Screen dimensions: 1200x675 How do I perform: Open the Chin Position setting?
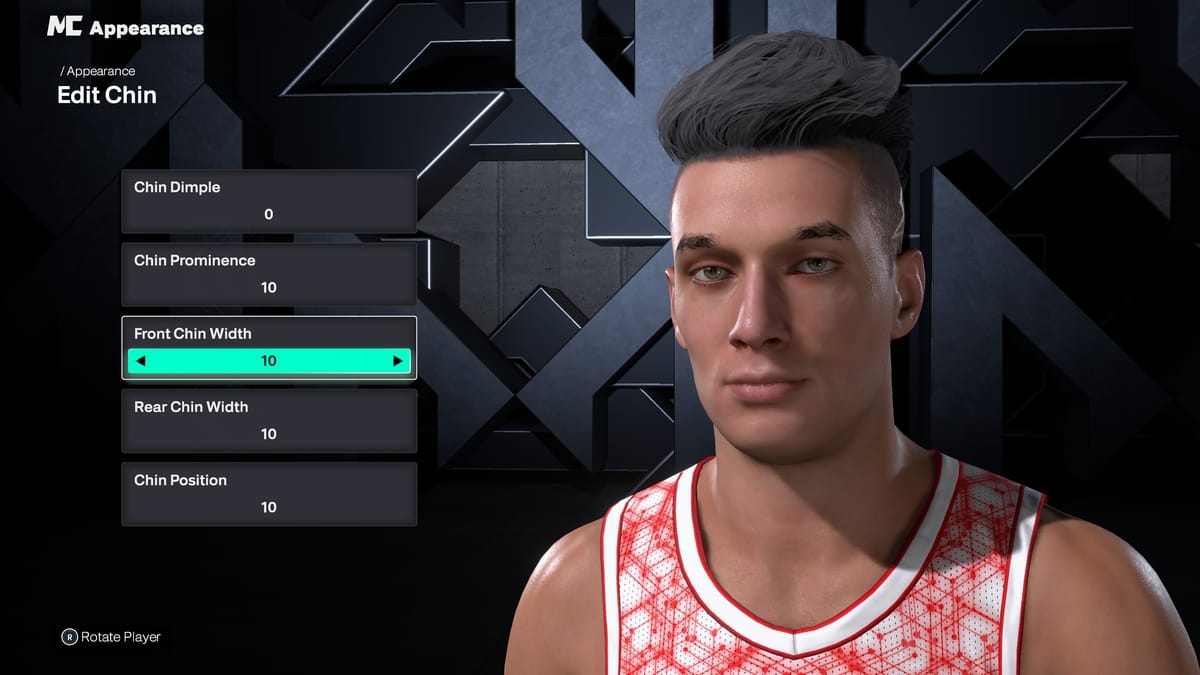pyautogui.click(x=268, y=494)
